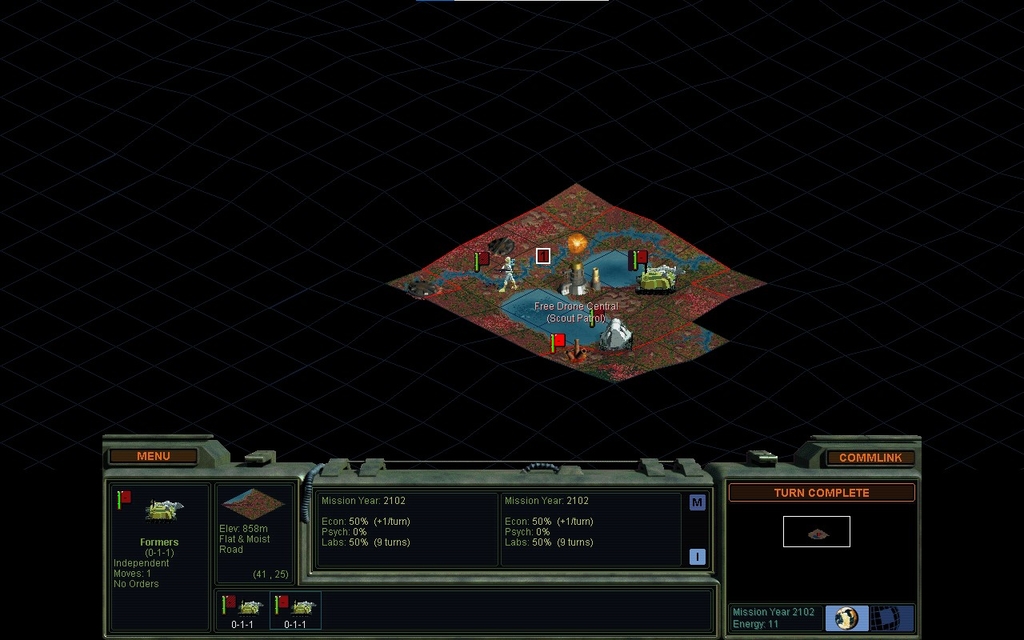1024x640 pixels.
Task: Open the COMMLINK panel
Action: coord(870,457)
